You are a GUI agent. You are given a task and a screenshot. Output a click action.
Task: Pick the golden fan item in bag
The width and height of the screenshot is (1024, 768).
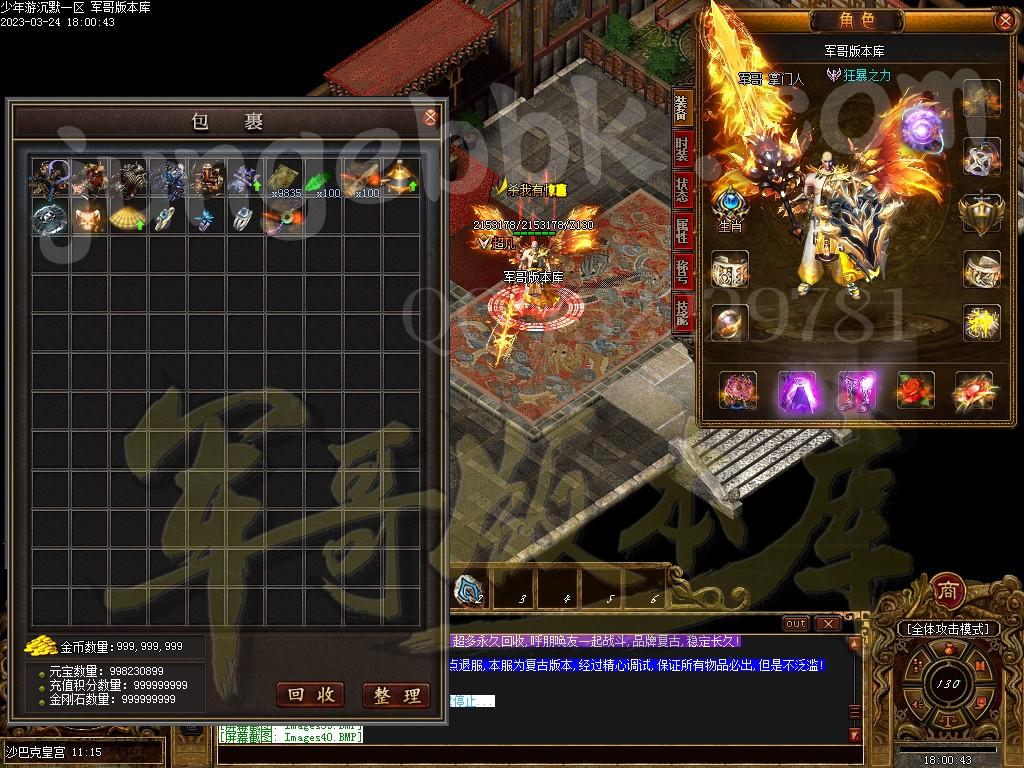[x=127, y=217]
